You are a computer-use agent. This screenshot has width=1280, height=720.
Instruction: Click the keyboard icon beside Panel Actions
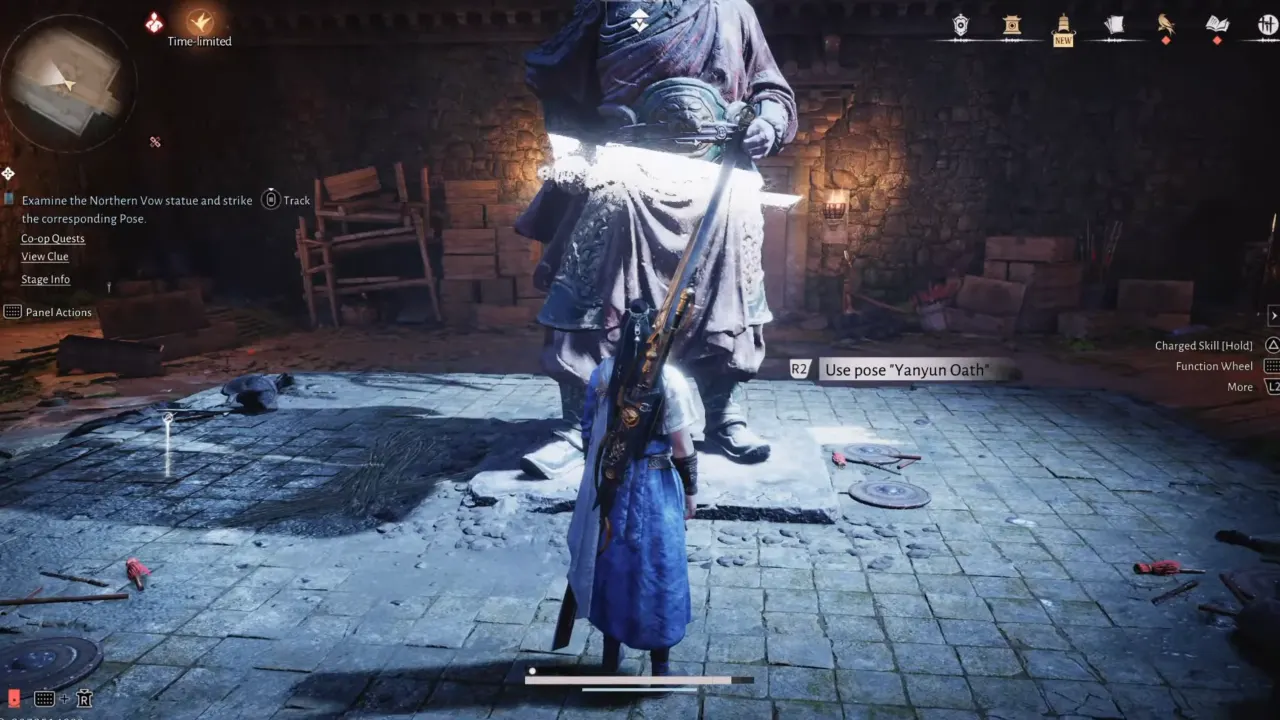pos(14,311)
